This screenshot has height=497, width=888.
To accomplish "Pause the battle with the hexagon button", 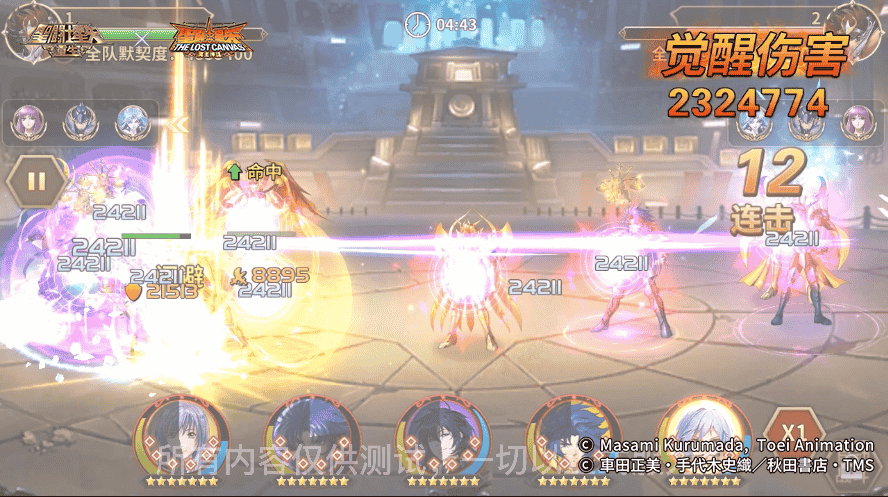I will pos(37,181).
